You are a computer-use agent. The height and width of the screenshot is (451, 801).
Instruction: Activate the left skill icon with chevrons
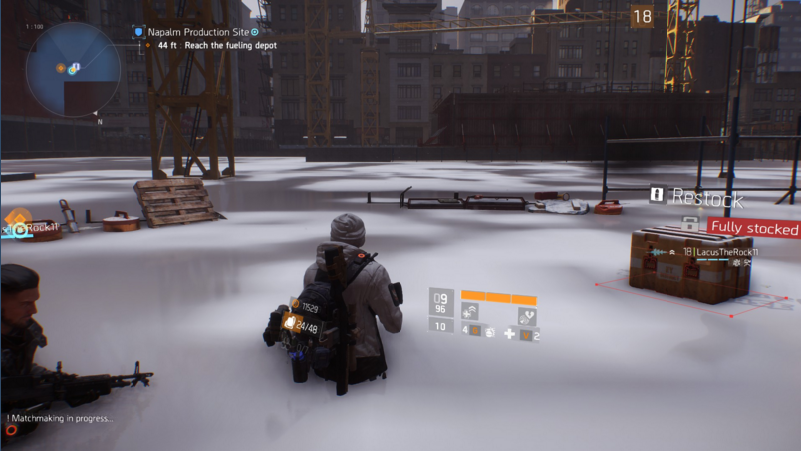(470, 312)
